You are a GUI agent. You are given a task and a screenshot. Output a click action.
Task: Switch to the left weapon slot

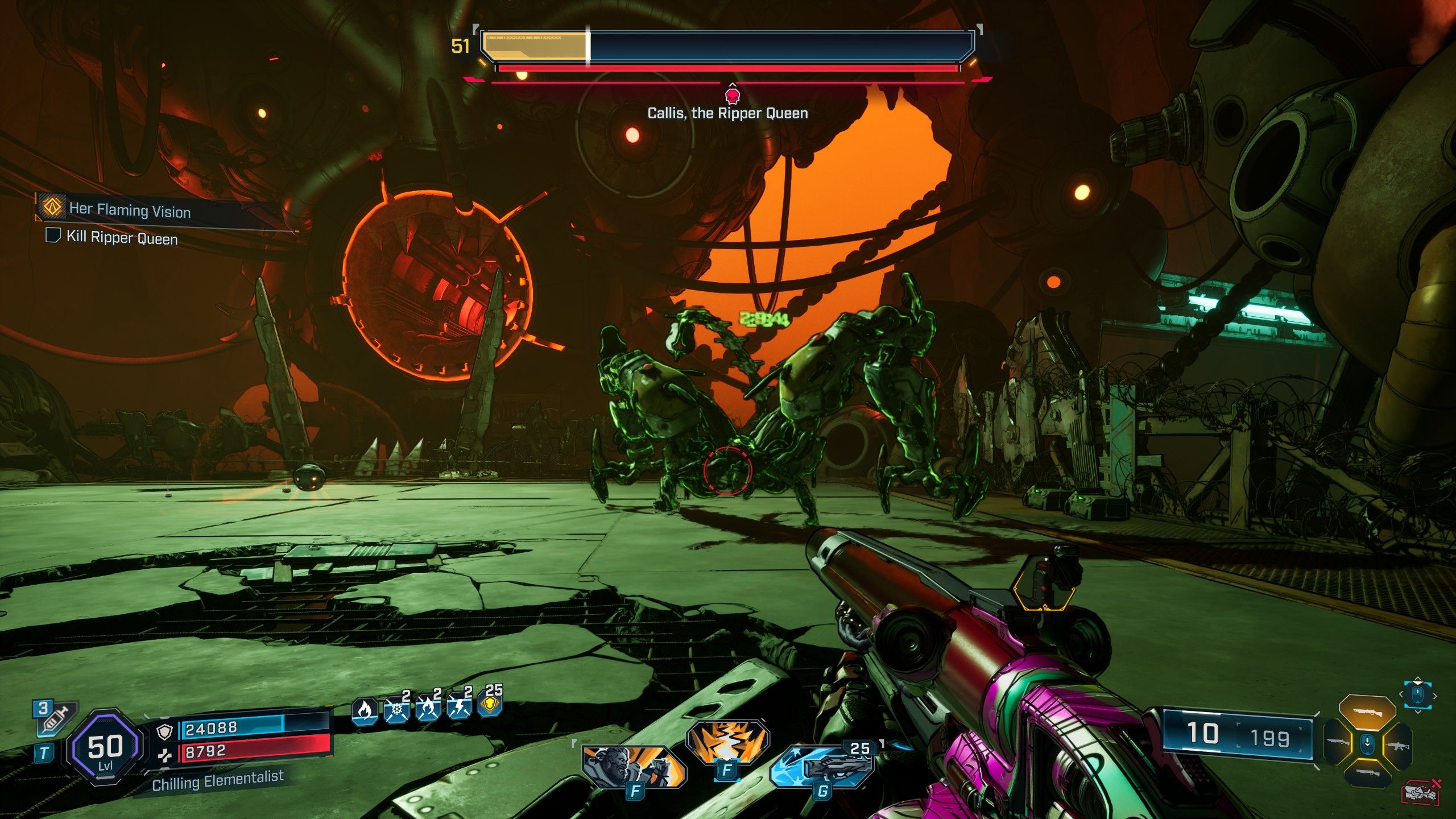pyautogui.click(x=1337, y=742)
